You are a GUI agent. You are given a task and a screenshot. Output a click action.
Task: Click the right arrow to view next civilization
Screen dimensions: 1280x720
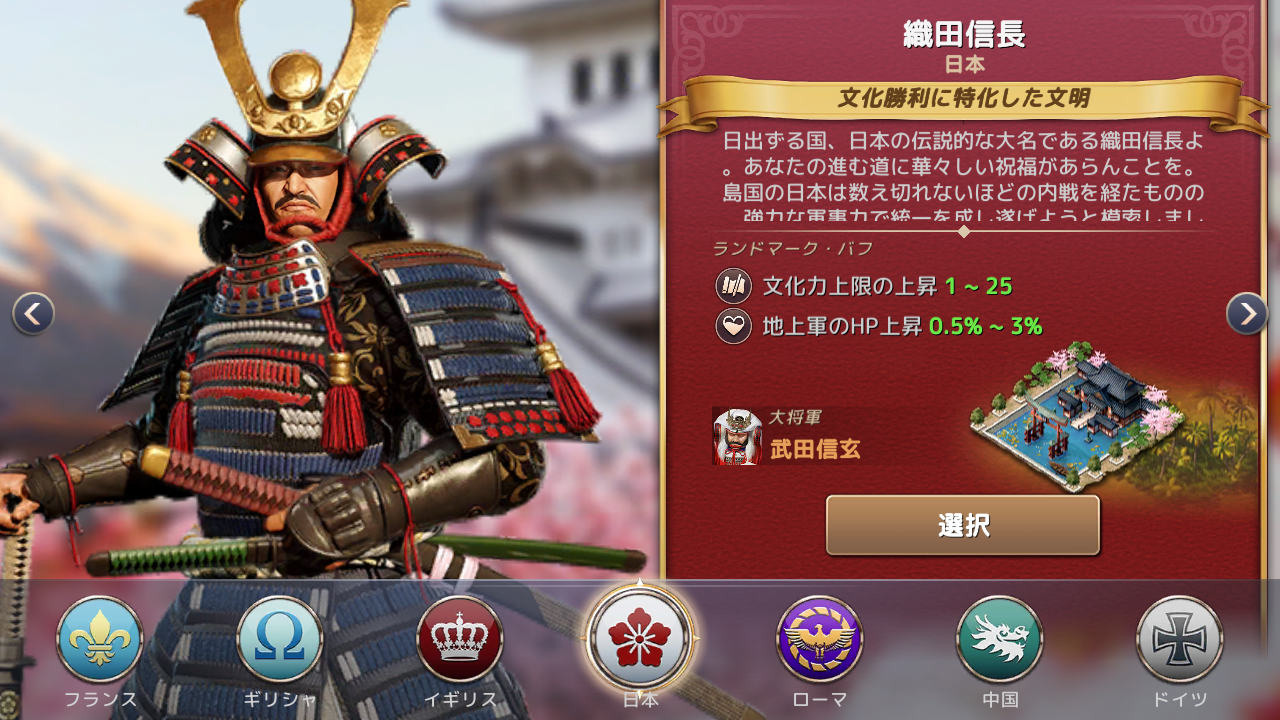pyautogui.click(x=1247, y=312)
